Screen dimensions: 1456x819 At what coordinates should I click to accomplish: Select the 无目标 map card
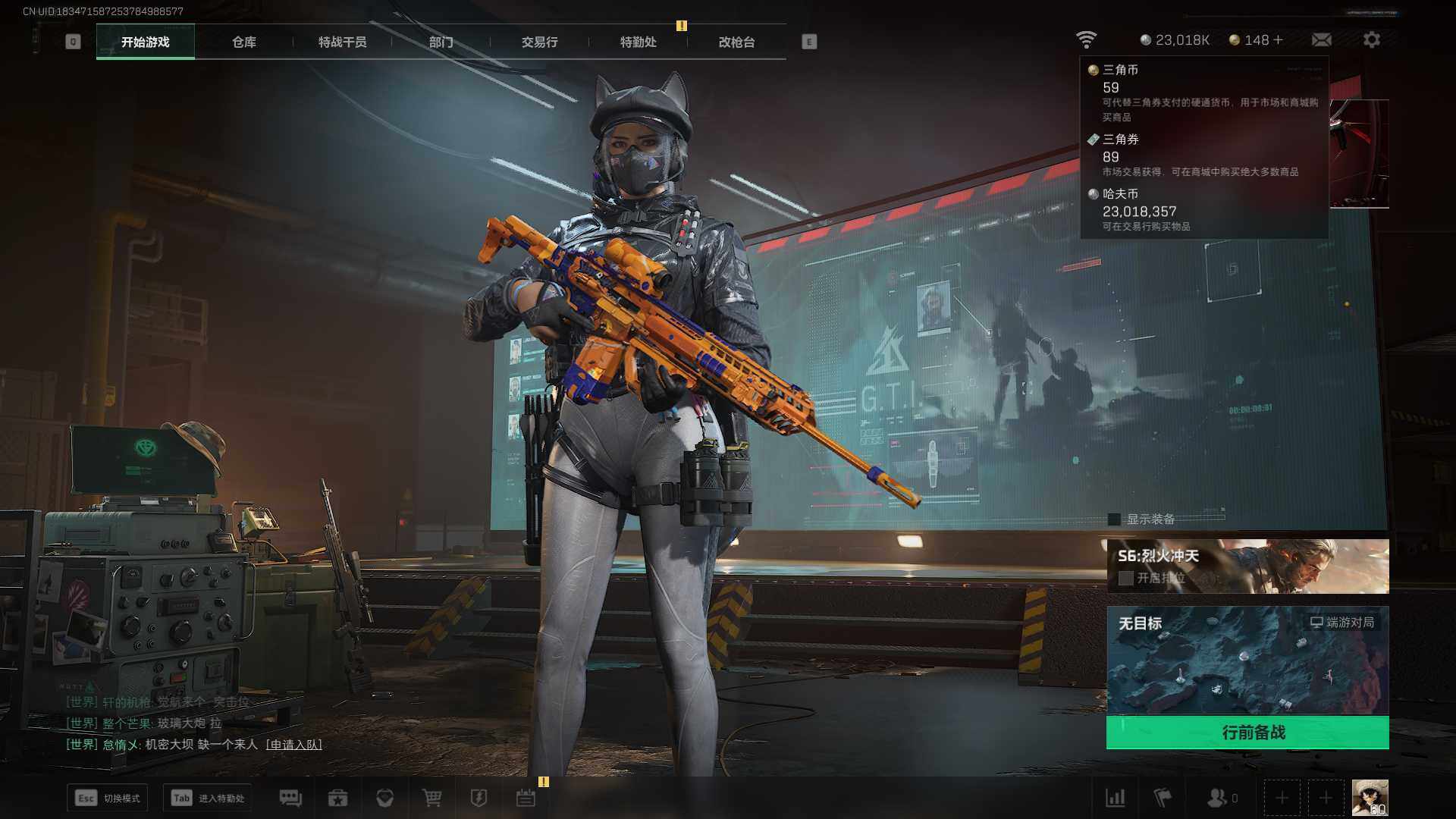[1247, 660]
